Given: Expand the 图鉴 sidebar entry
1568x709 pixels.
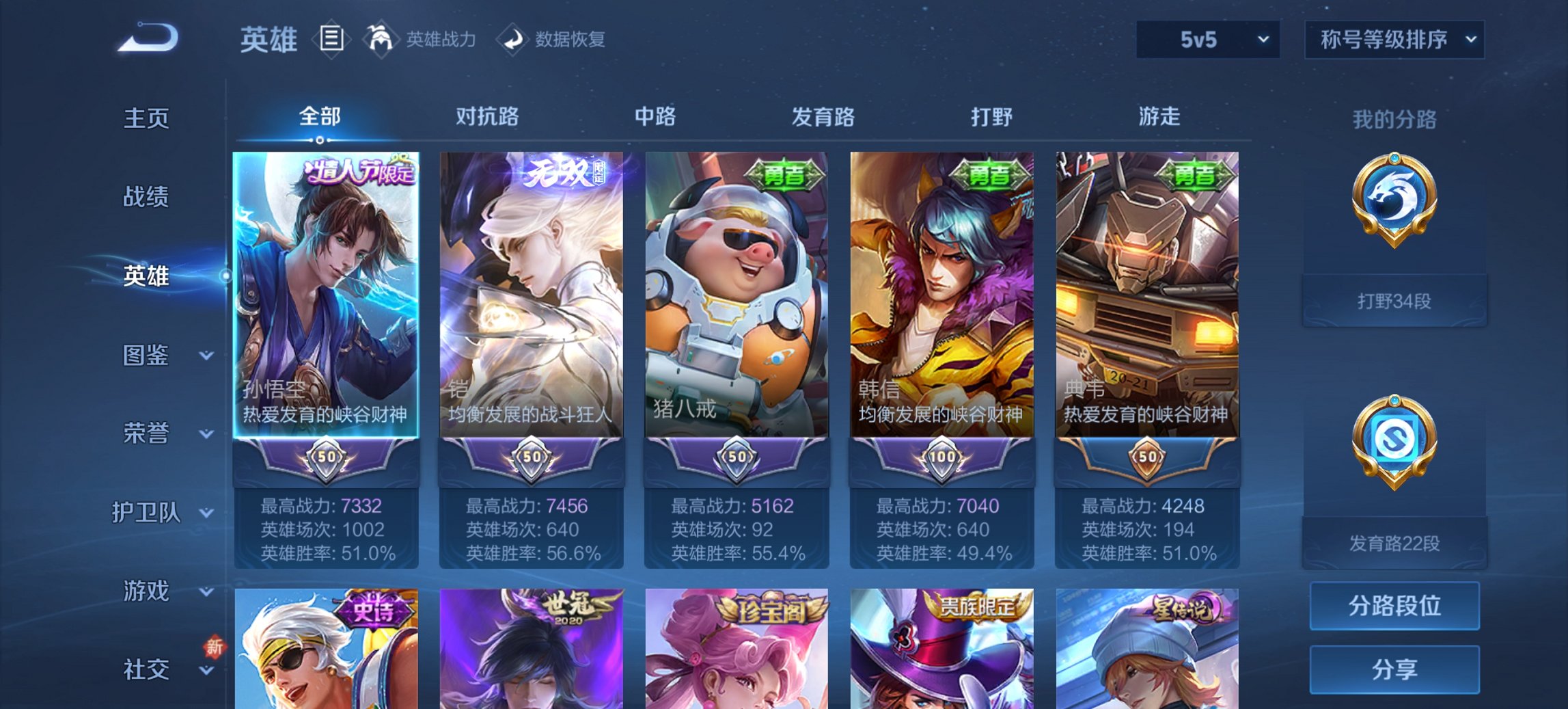Looking at the screenshot, I should point(147,356).
